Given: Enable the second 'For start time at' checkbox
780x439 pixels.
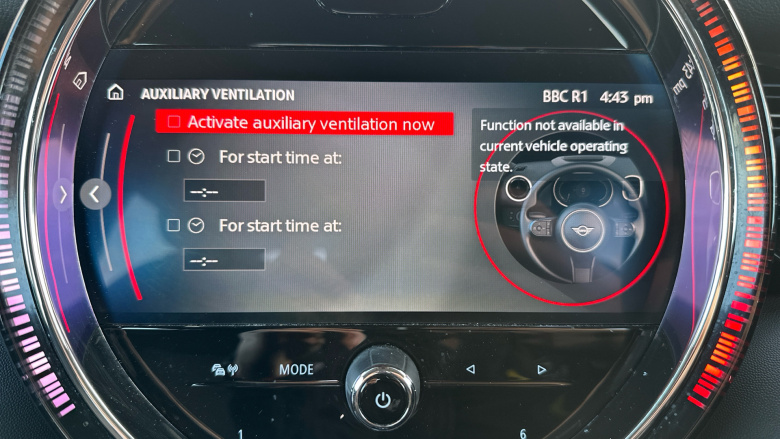Looking at the screenshot, I should (174, 226).
